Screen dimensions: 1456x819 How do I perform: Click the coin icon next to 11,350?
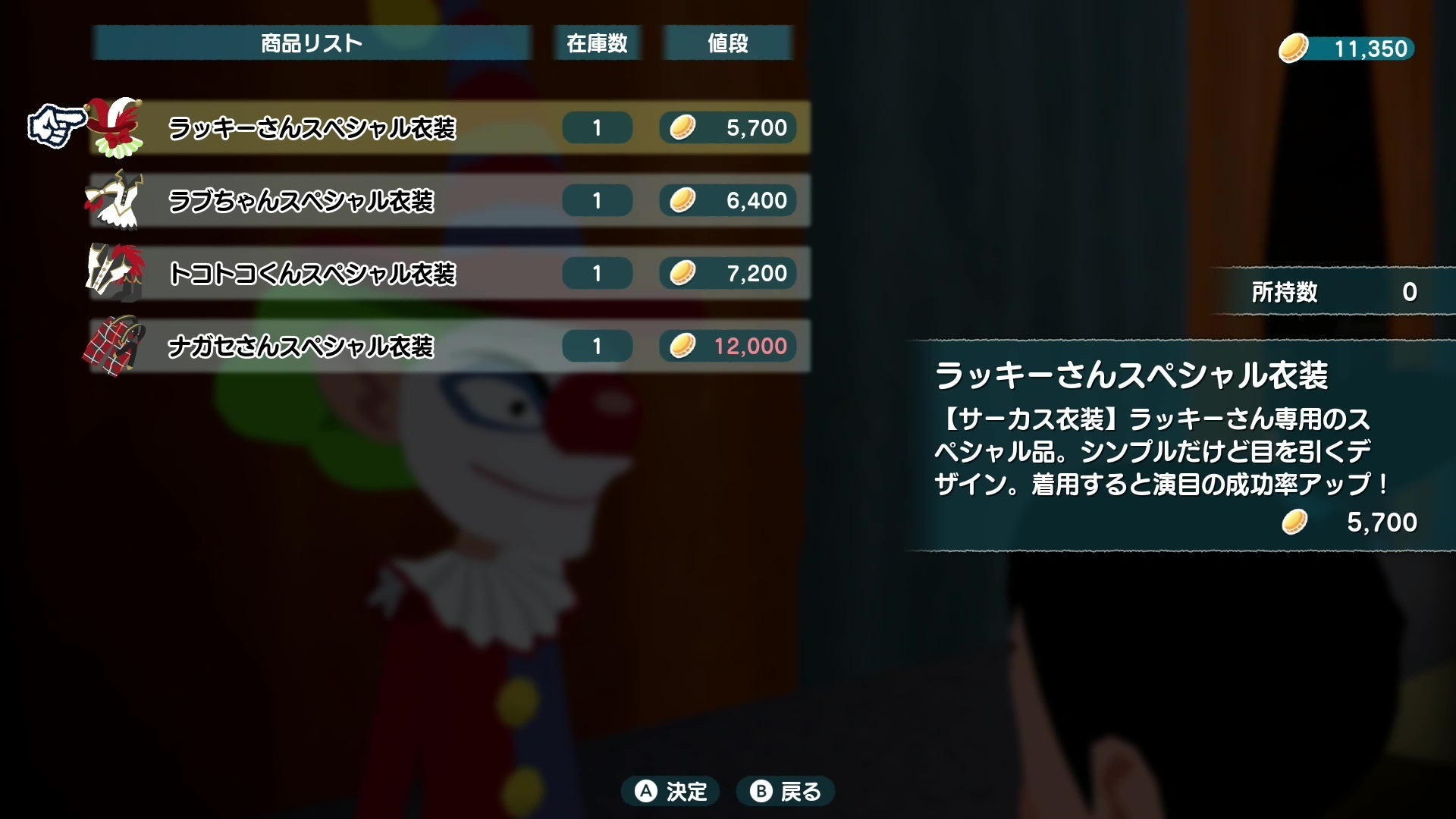1294,48
